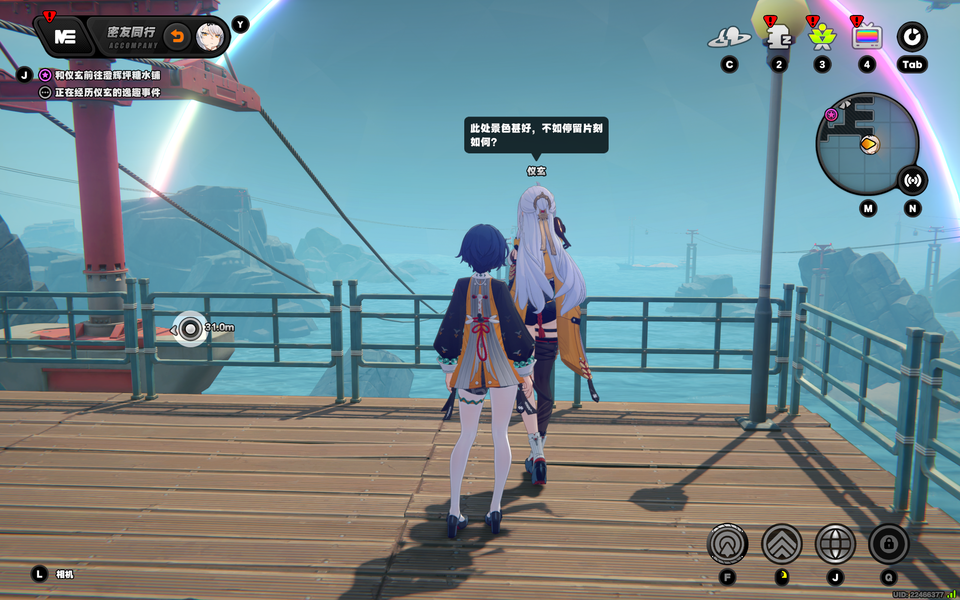Click the globe icon button
Image resolution: width=960 pixels, height=600 pixels.
835,544
